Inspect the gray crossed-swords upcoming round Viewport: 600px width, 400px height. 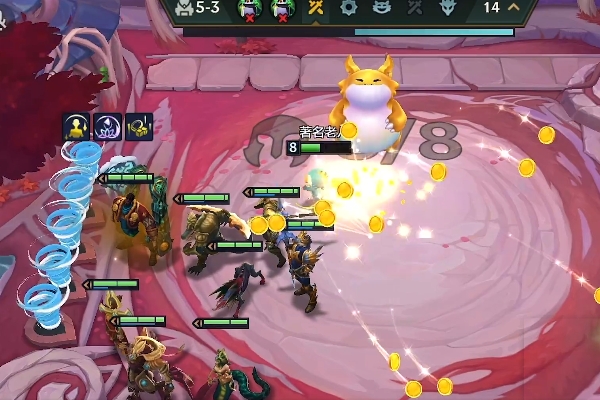tap(413, 8)
